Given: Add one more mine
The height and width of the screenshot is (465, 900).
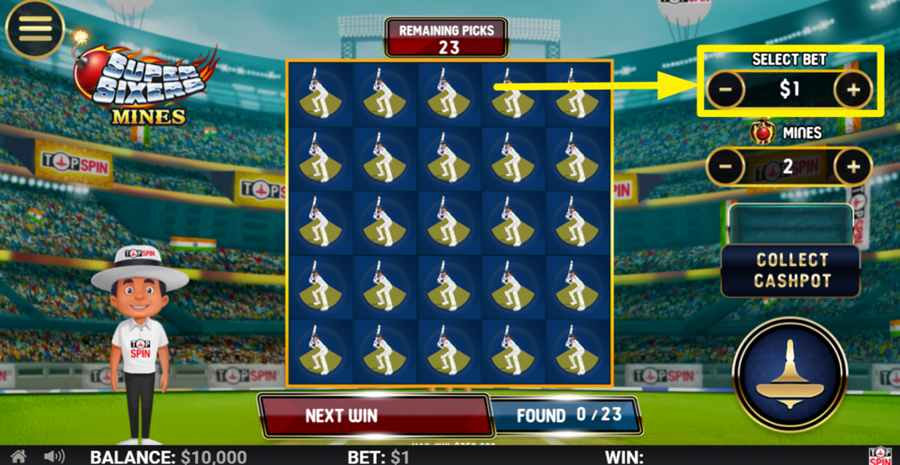Looking at the screenshot, I should [x=853, y=166].
